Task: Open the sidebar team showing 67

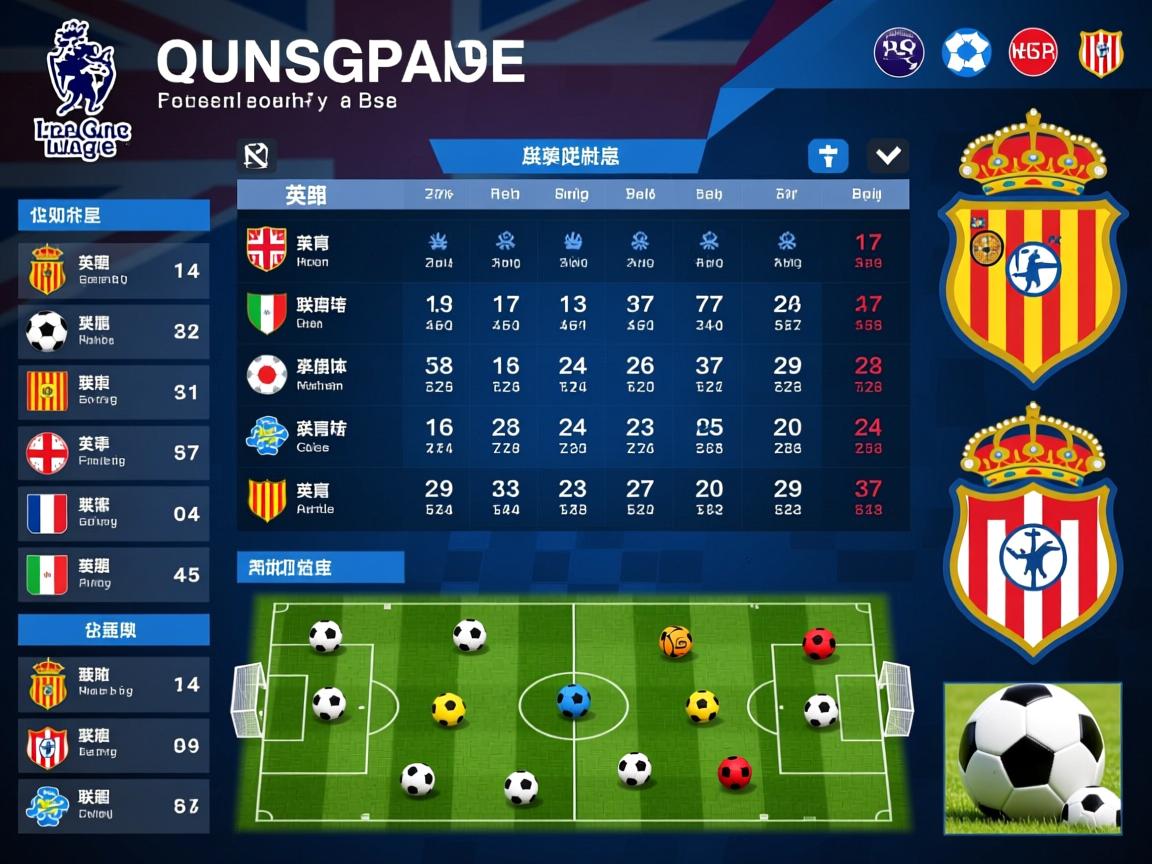Action: point(114,806)
